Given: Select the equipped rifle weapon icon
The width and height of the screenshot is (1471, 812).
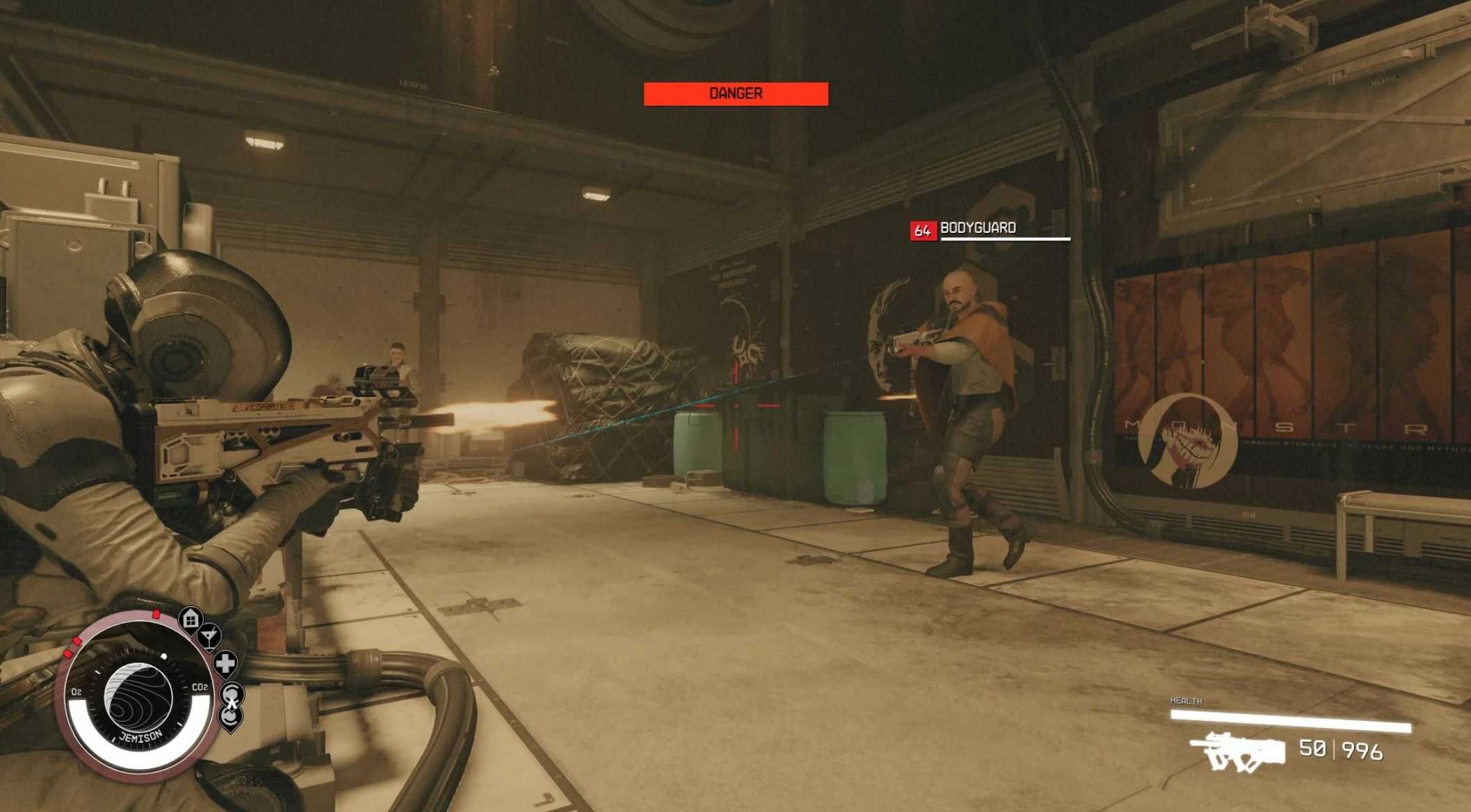Looking at the screenshot, I should (x=1237, y=752).
